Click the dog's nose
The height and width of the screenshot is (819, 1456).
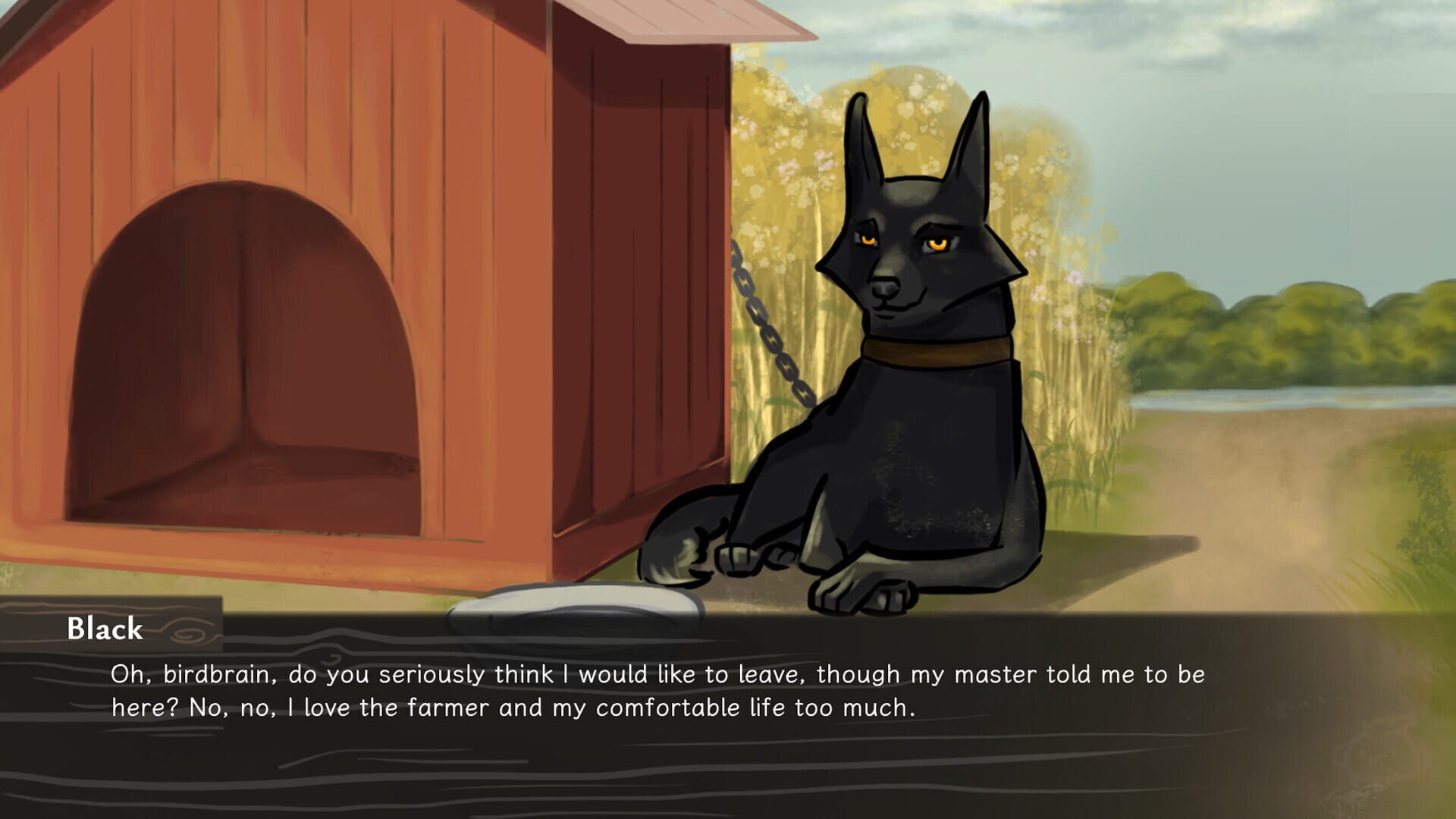tap(883, 287)
